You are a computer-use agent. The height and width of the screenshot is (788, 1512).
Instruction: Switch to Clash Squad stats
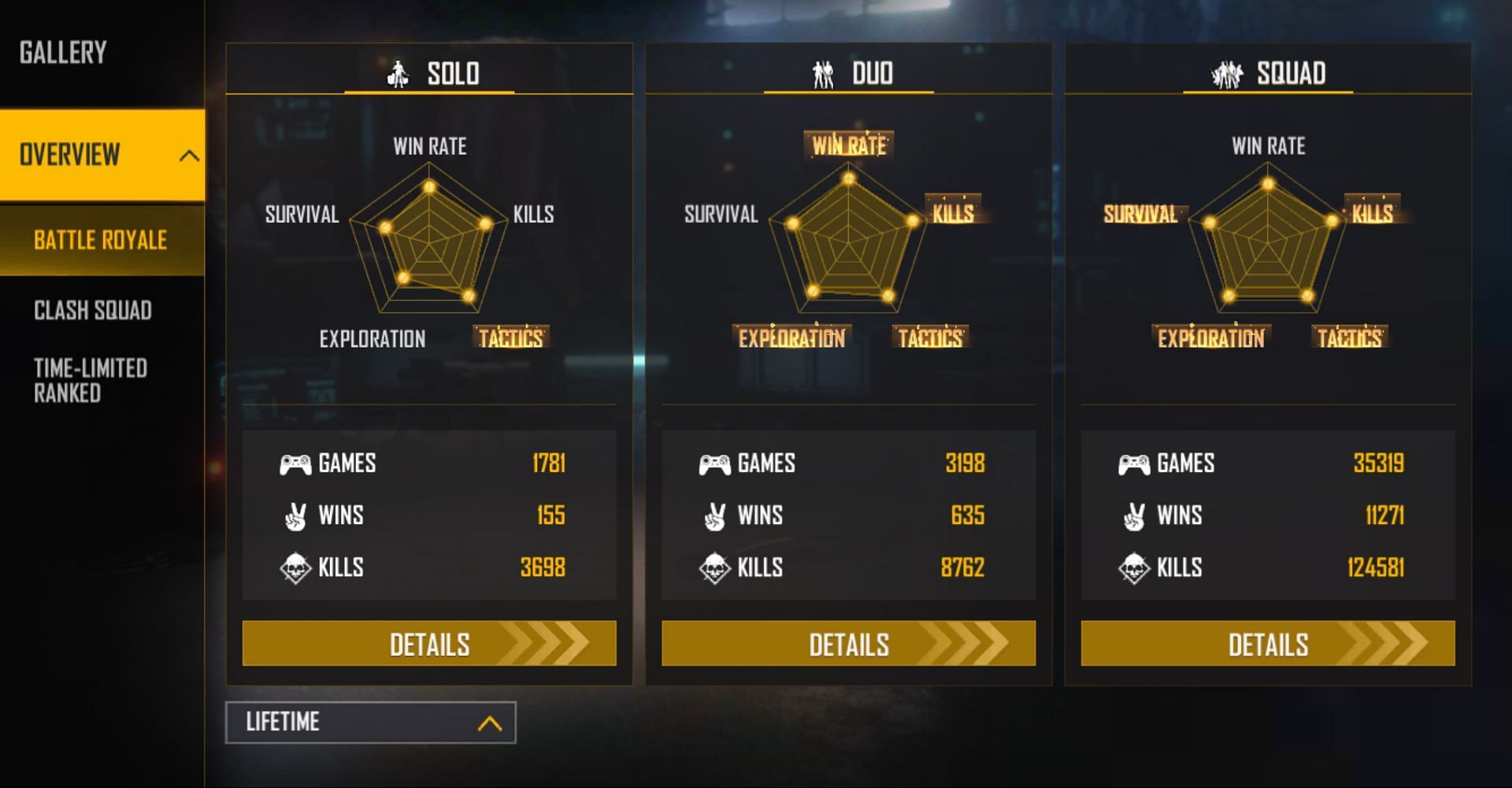93,310
